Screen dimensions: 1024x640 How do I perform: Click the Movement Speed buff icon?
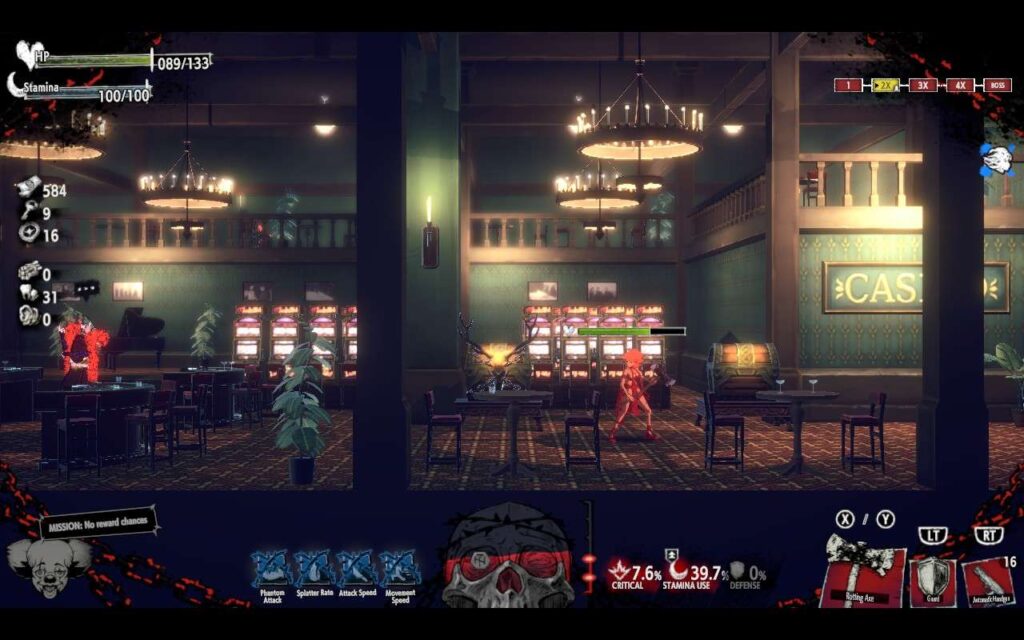tap(399, 567)
